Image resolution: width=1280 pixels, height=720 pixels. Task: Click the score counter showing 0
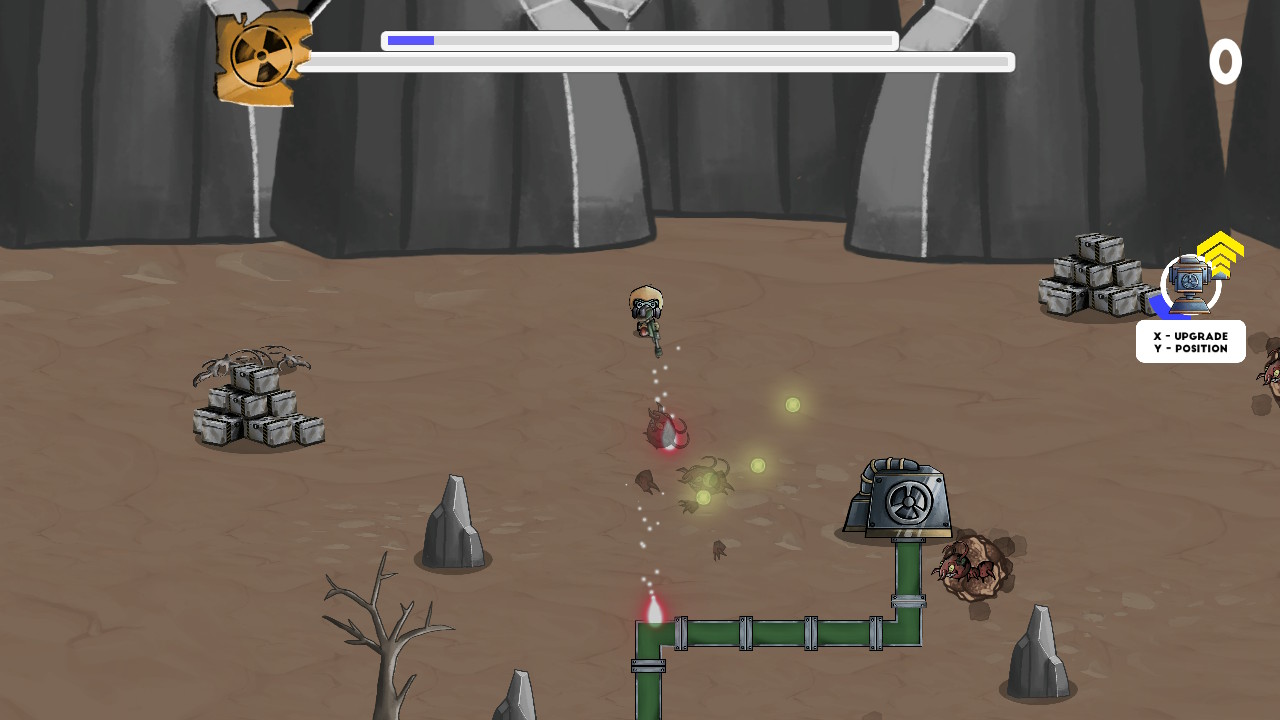click(x=1227, y=62)
